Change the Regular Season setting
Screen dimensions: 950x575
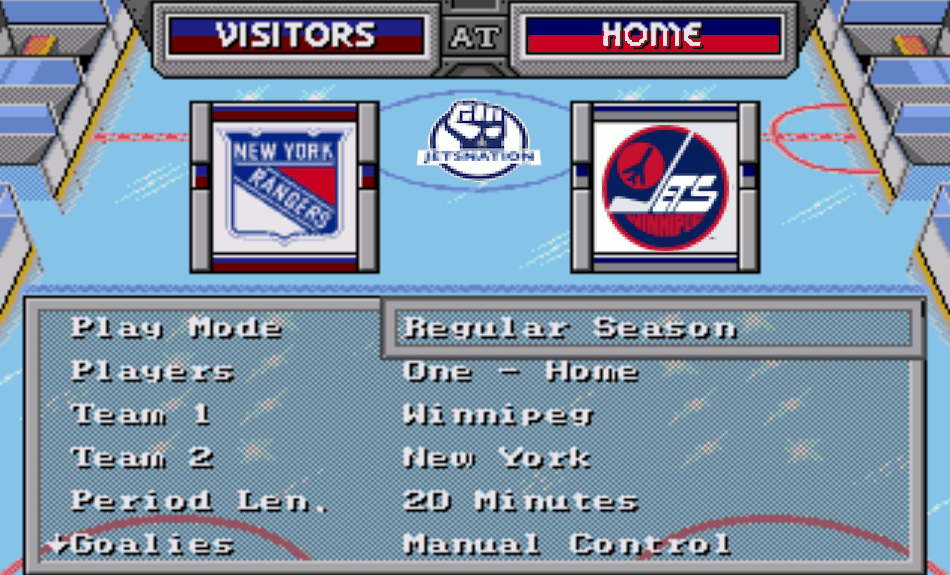point(570,328)
